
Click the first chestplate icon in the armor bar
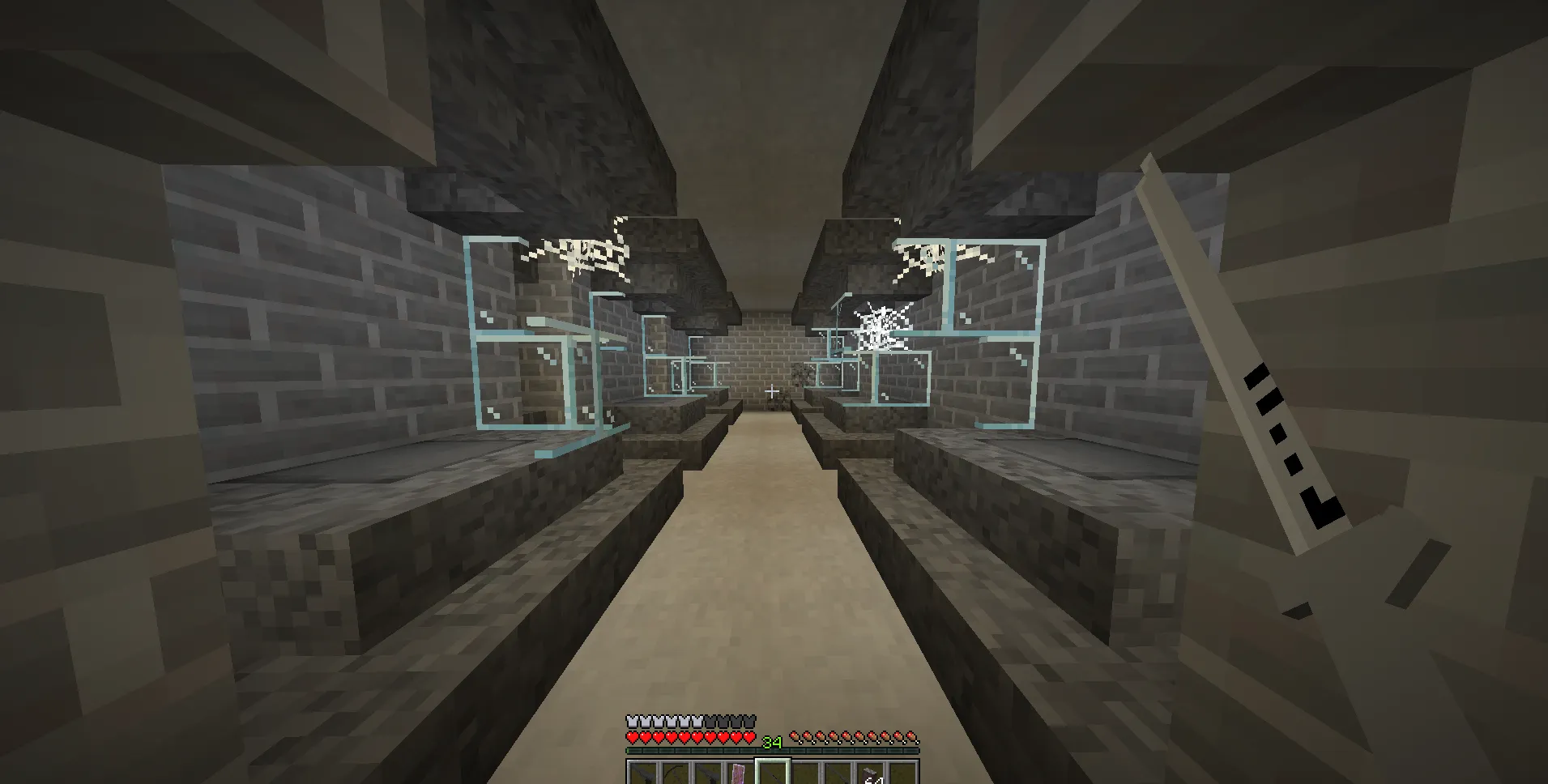coord(631,721)
